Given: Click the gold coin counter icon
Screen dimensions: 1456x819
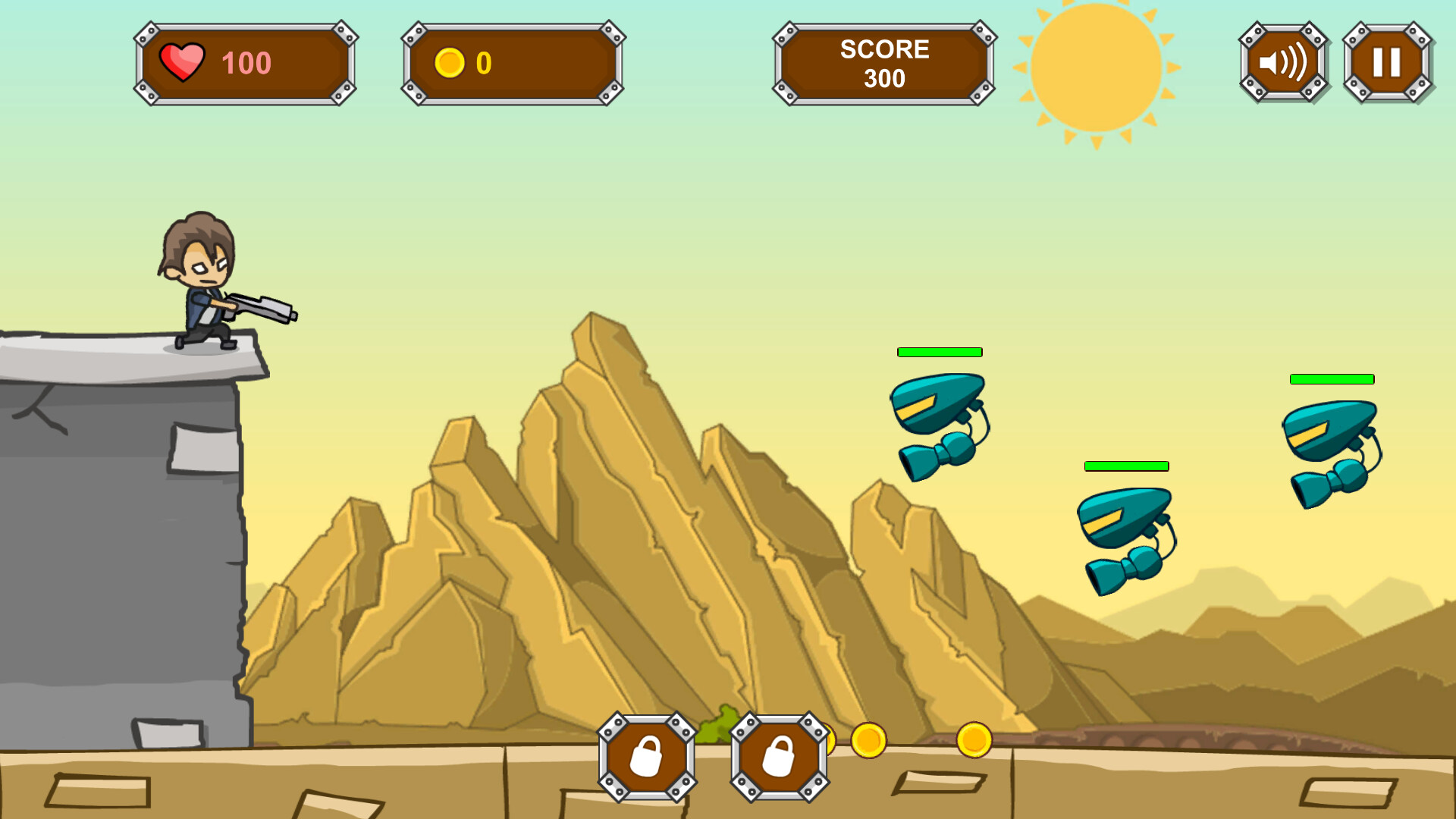Looking at the screenshot, I should tap(453, 62).
